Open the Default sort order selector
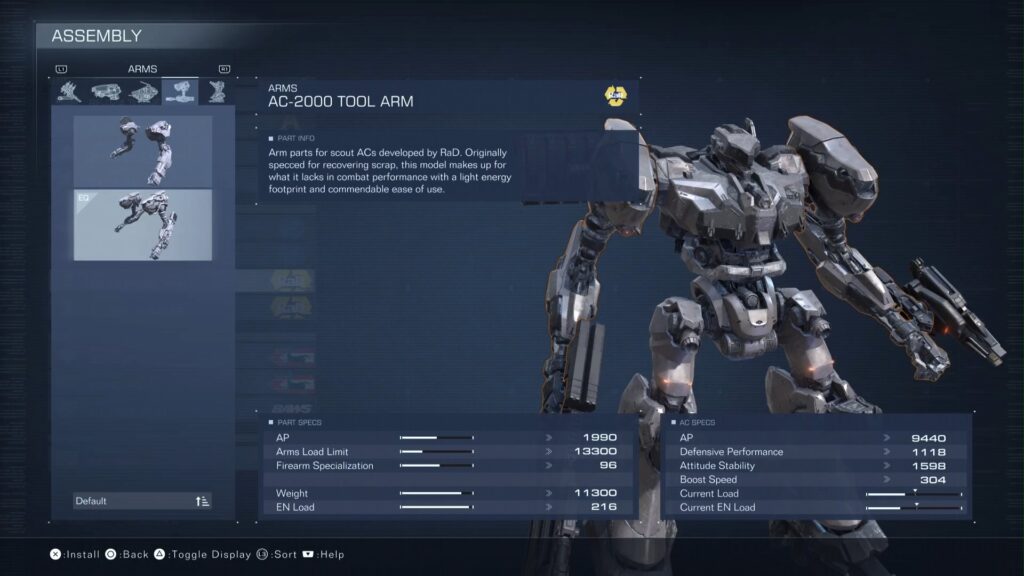1024x576 pixels. pos(143,501)
